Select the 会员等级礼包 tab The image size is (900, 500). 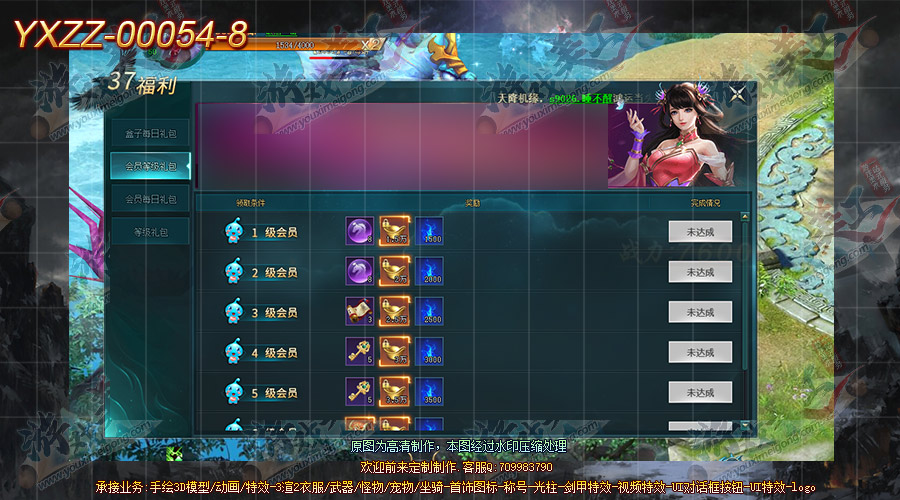[x=150, y=166]
